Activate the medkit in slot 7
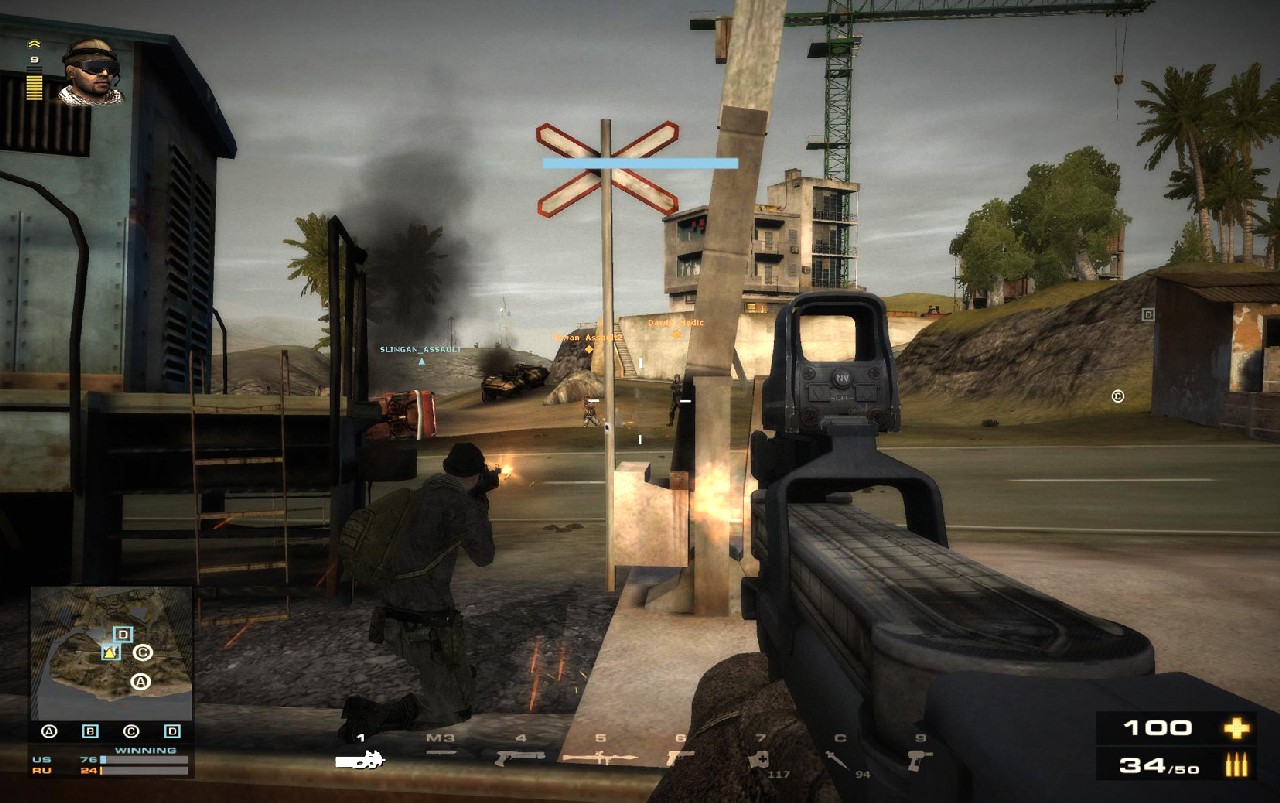Screen dimensions: 1280x803 [760, 760]
